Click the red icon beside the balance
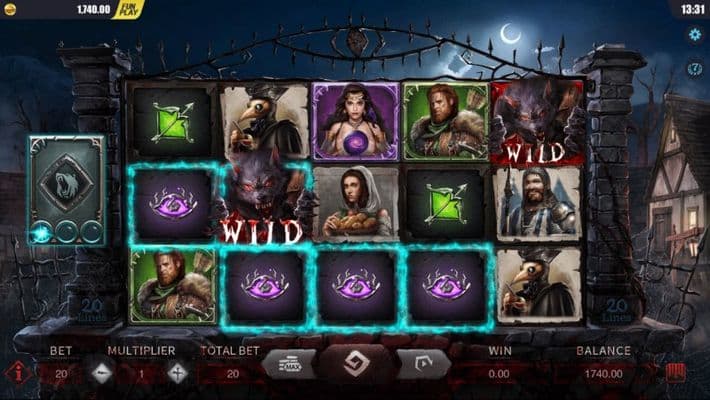 (676, 373)
